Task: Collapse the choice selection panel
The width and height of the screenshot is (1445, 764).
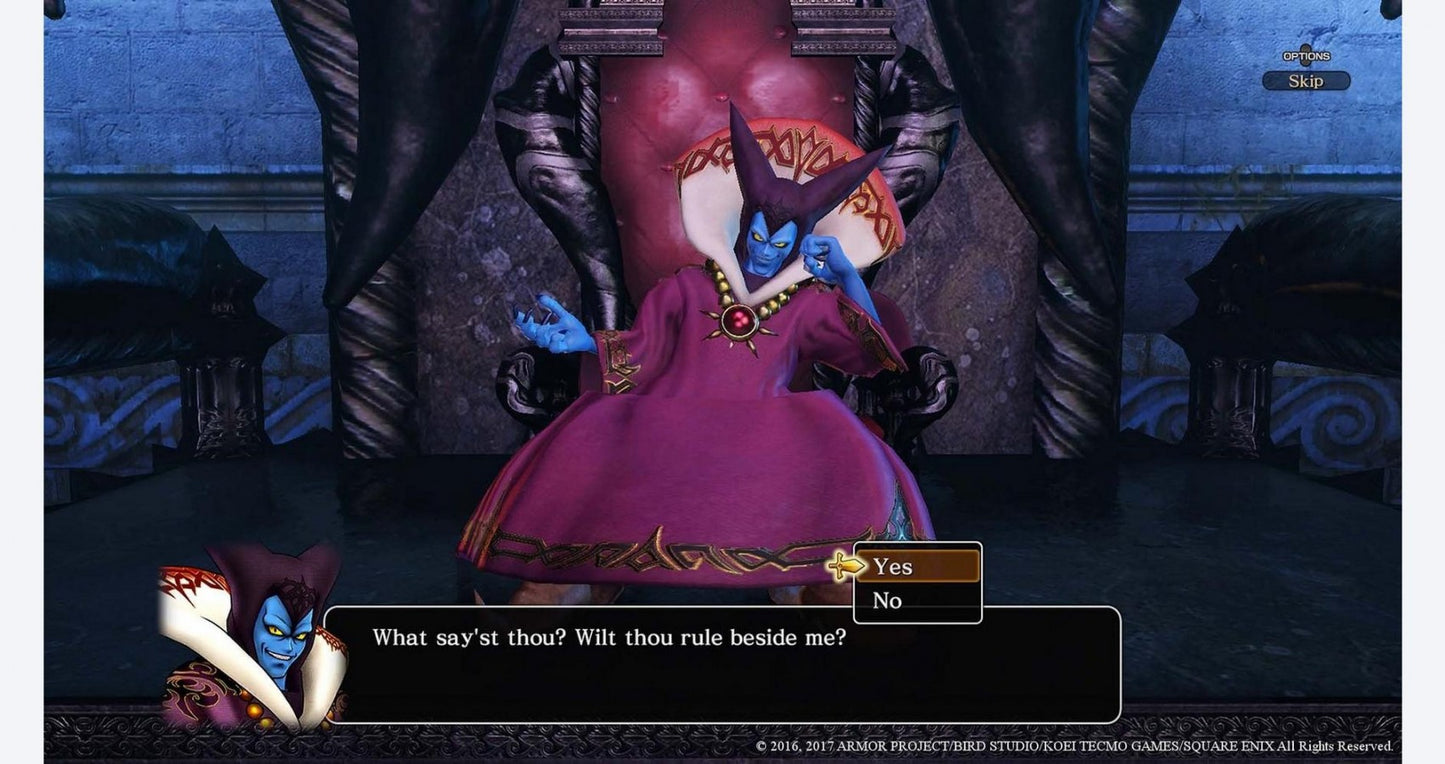Action: (x=916, y=583)
